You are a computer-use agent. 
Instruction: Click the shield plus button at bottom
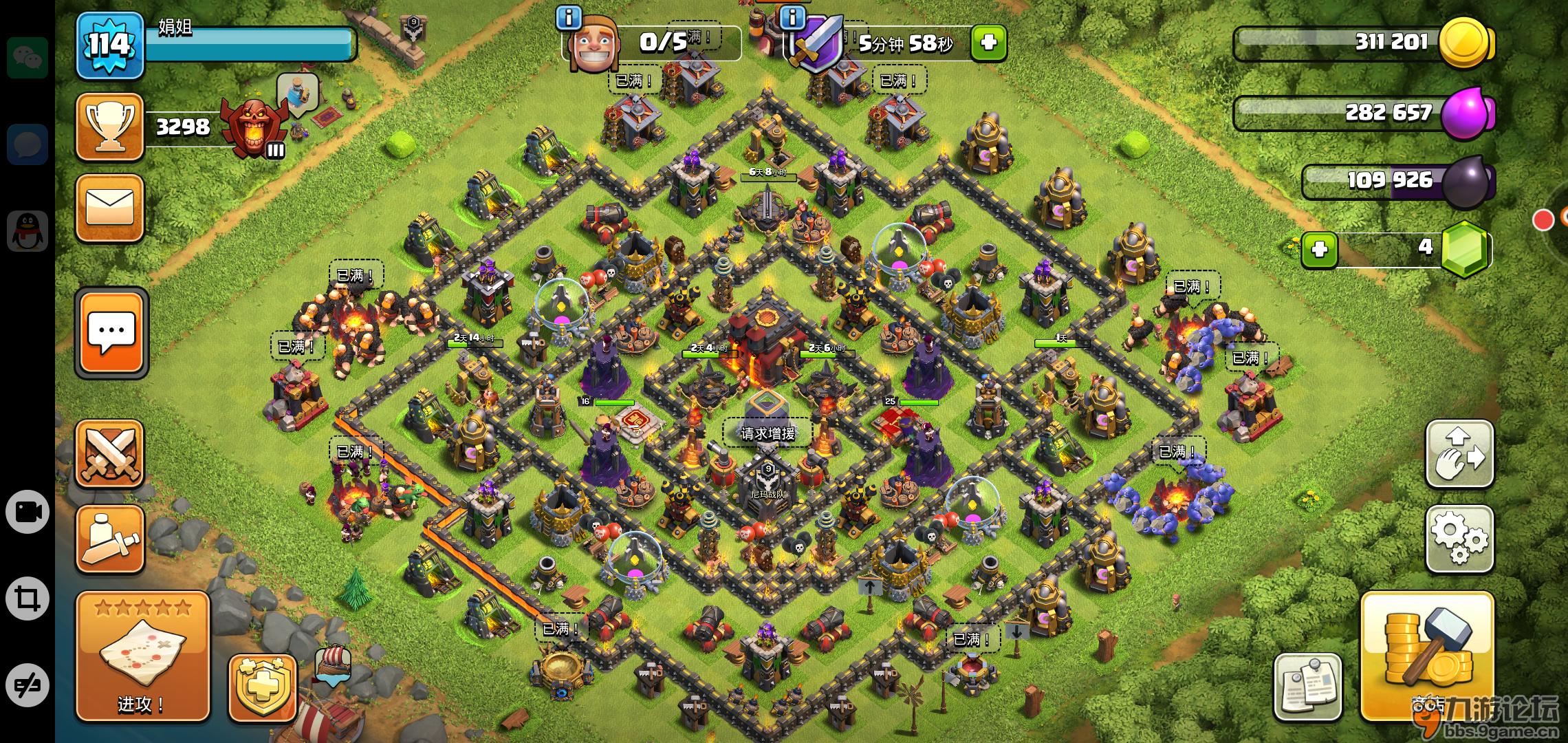coord(262,687)
